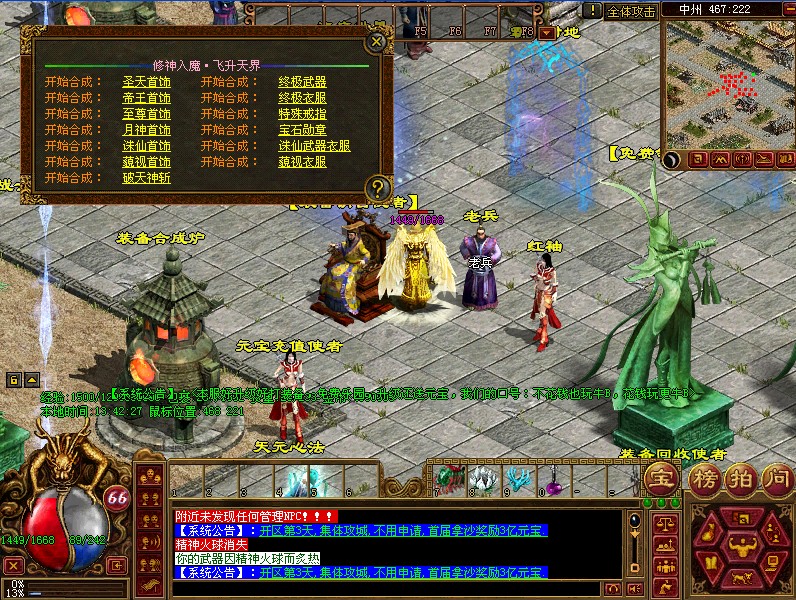Open the 榜 ranking button

tap(706, 477)
